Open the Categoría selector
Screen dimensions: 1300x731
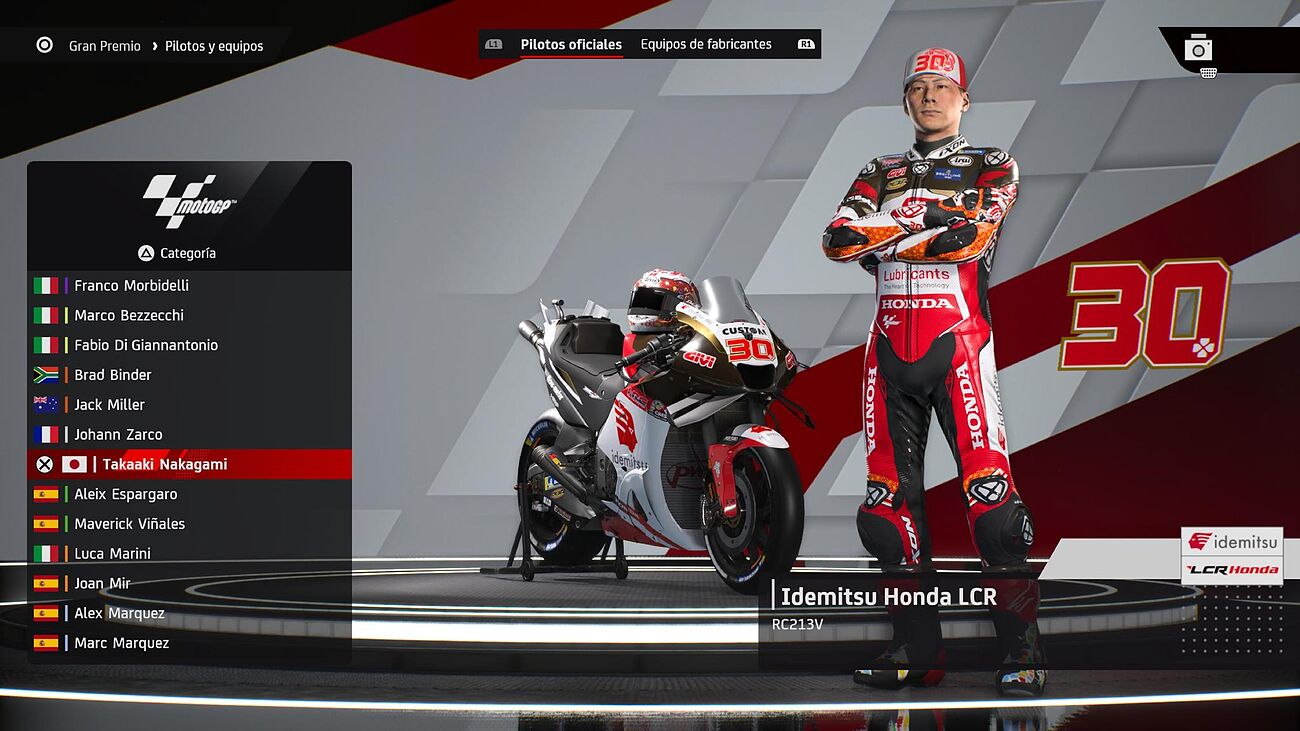point(178,253)
